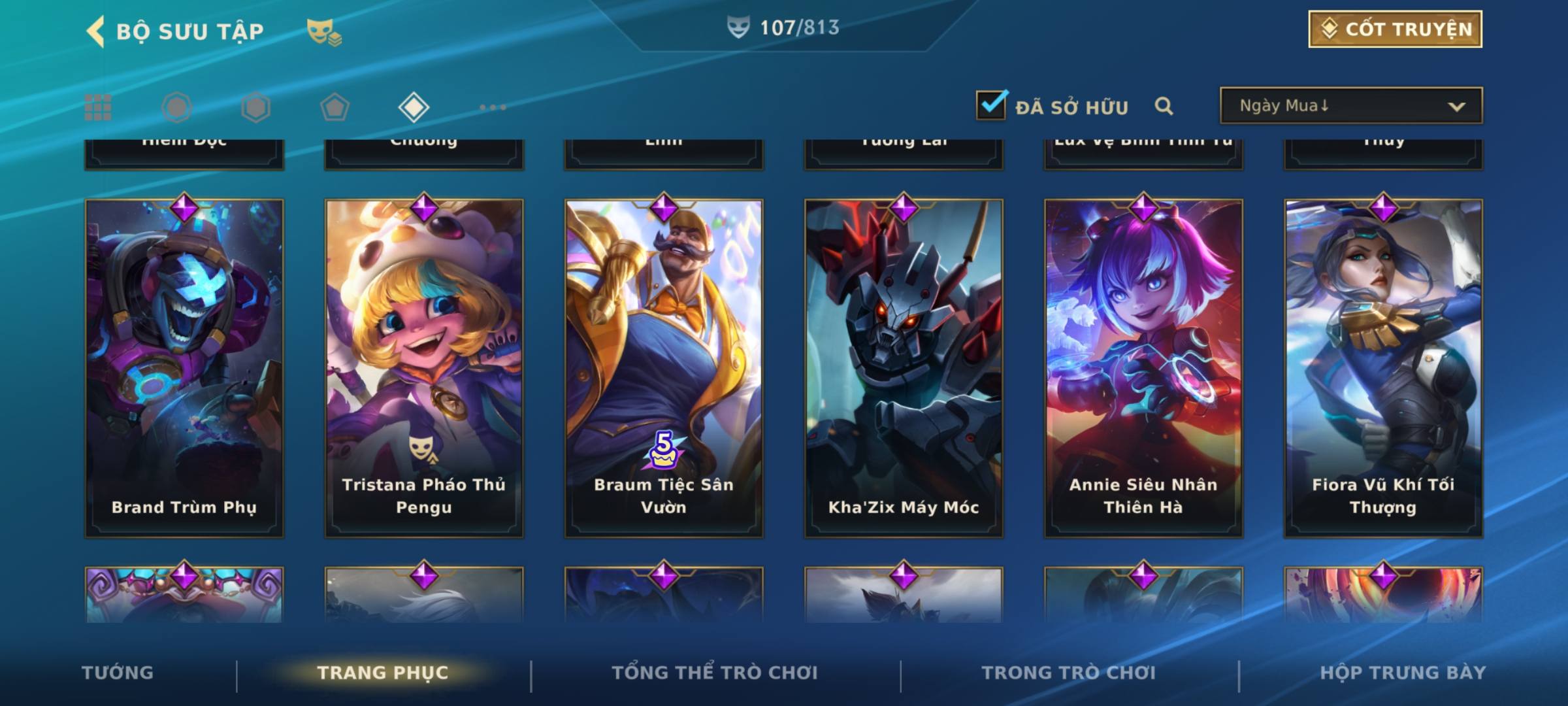The height and width of the screenshot is (706, 1568).
Task: Pick the Braum Tiệc Sân Vườn card
Action: 664,368
